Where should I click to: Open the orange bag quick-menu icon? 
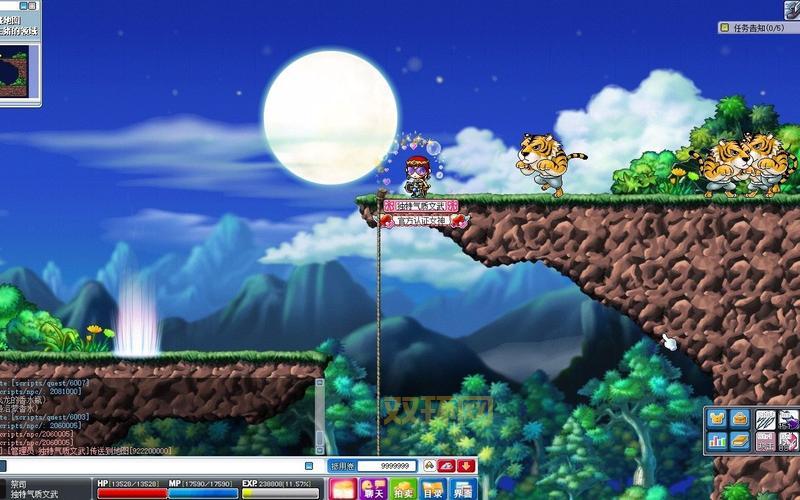coord(739,419)
